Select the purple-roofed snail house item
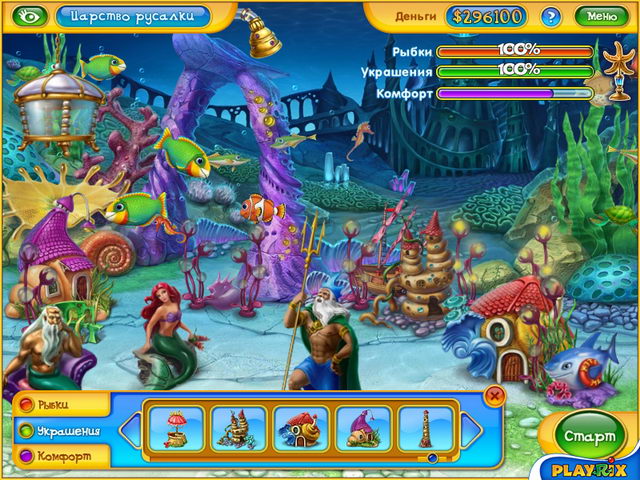 pos(363,428)
